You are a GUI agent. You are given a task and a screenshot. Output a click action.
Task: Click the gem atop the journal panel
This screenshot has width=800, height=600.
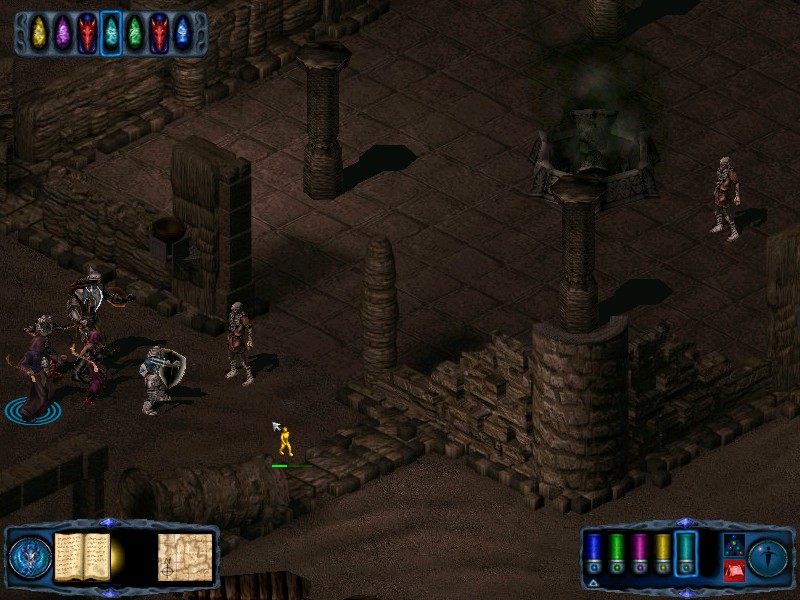tap(108, 522)
